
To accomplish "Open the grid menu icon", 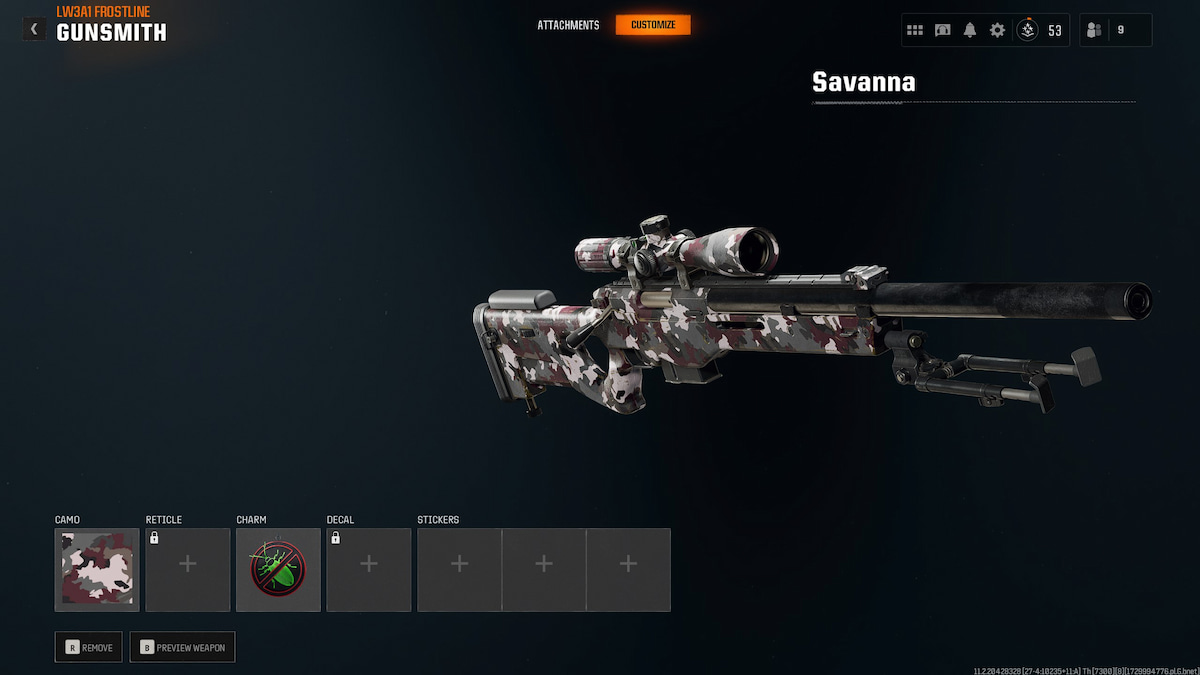I will [x=915, y=30].
